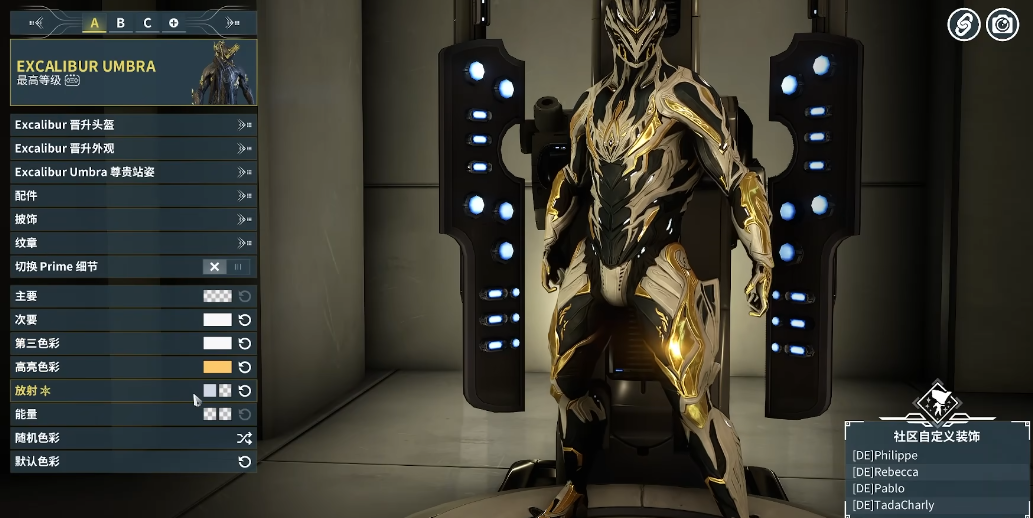The width and height of the screenshot is (1033, 518).
Task: Open the Excalibur 晋升头盔 helmet selection
Action: pyautogui.click(x=132, y=125)
